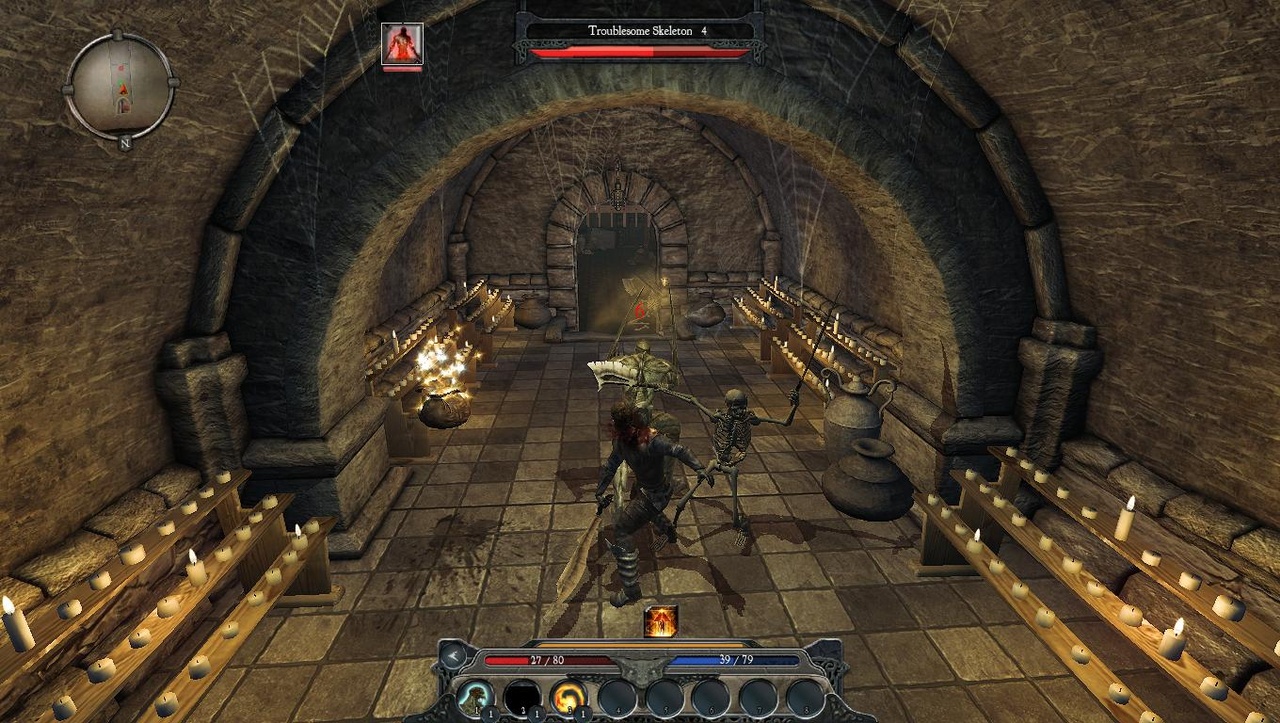
Task: Click the blue mana bar showing 39/79
Action: [x=737, y=658]
